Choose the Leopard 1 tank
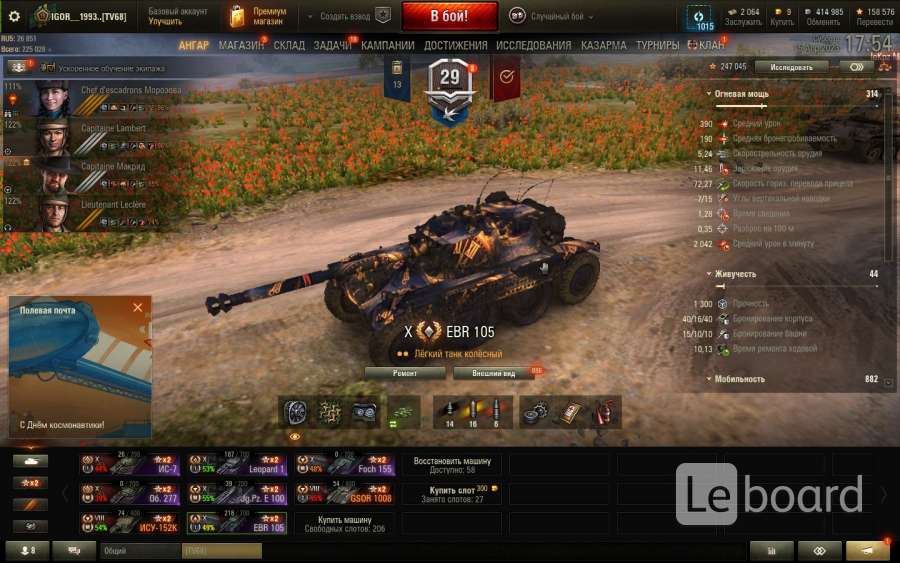 [x=238, y=466]
